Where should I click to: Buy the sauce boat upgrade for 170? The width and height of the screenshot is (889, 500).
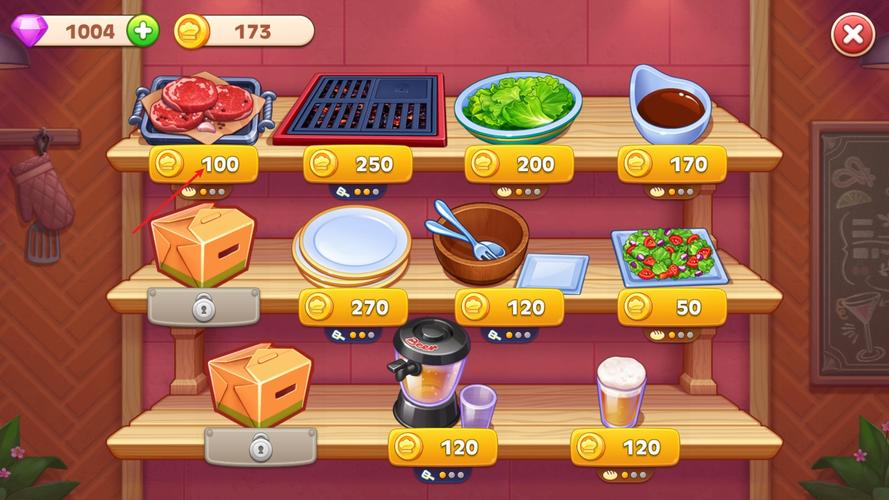pos(672,164)
